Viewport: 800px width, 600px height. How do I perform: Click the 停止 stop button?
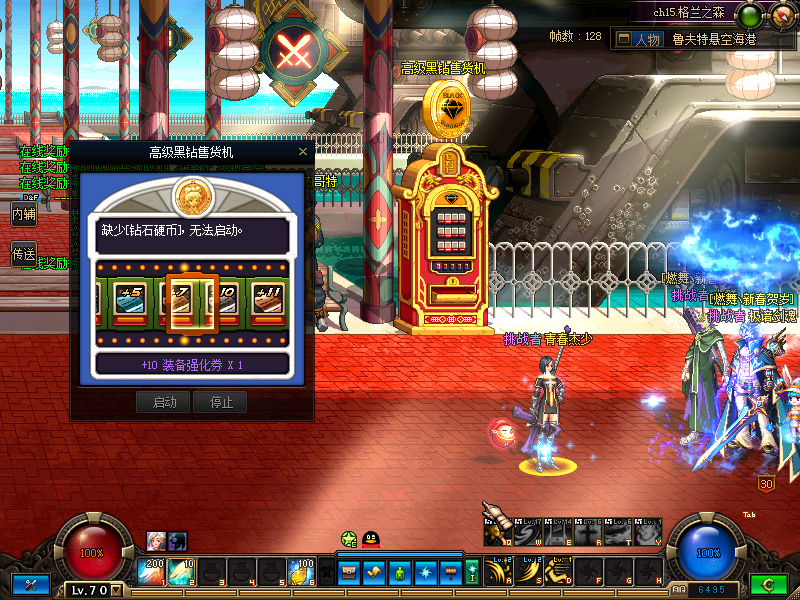(221, 402)
